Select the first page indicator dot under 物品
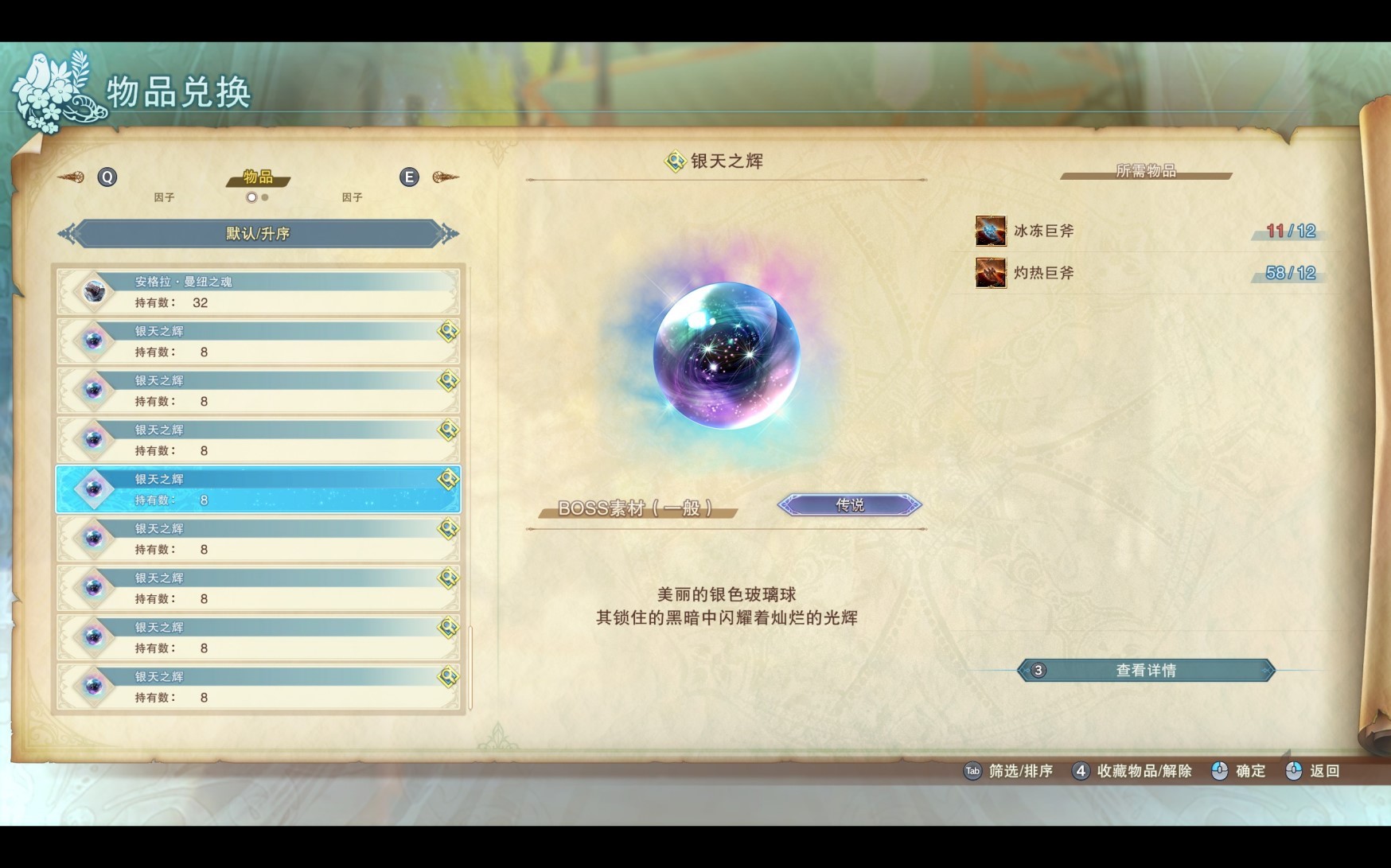Image resolution: width=1391 pixels, height=868 pixels. pyautogui.click(x=251, y=197)
